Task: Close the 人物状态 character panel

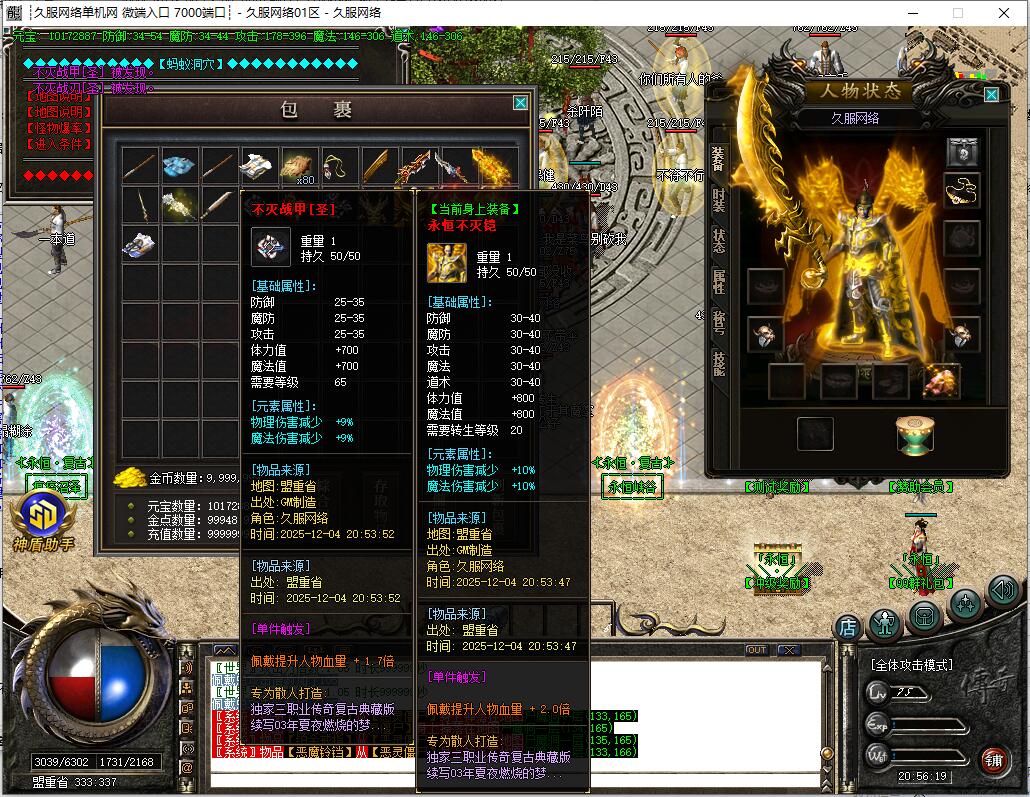Action: pyautogui.click(x=991, y=94)
